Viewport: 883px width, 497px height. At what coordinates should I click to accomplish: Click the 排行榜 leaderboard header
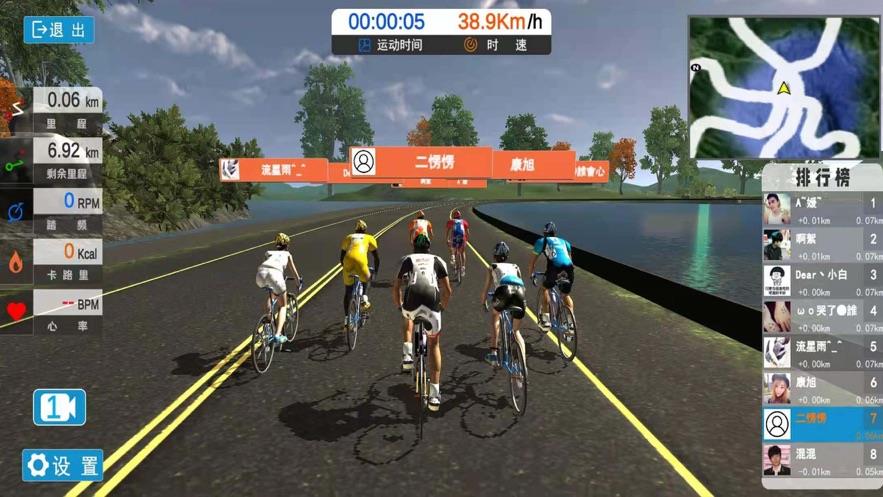[822, 177]
